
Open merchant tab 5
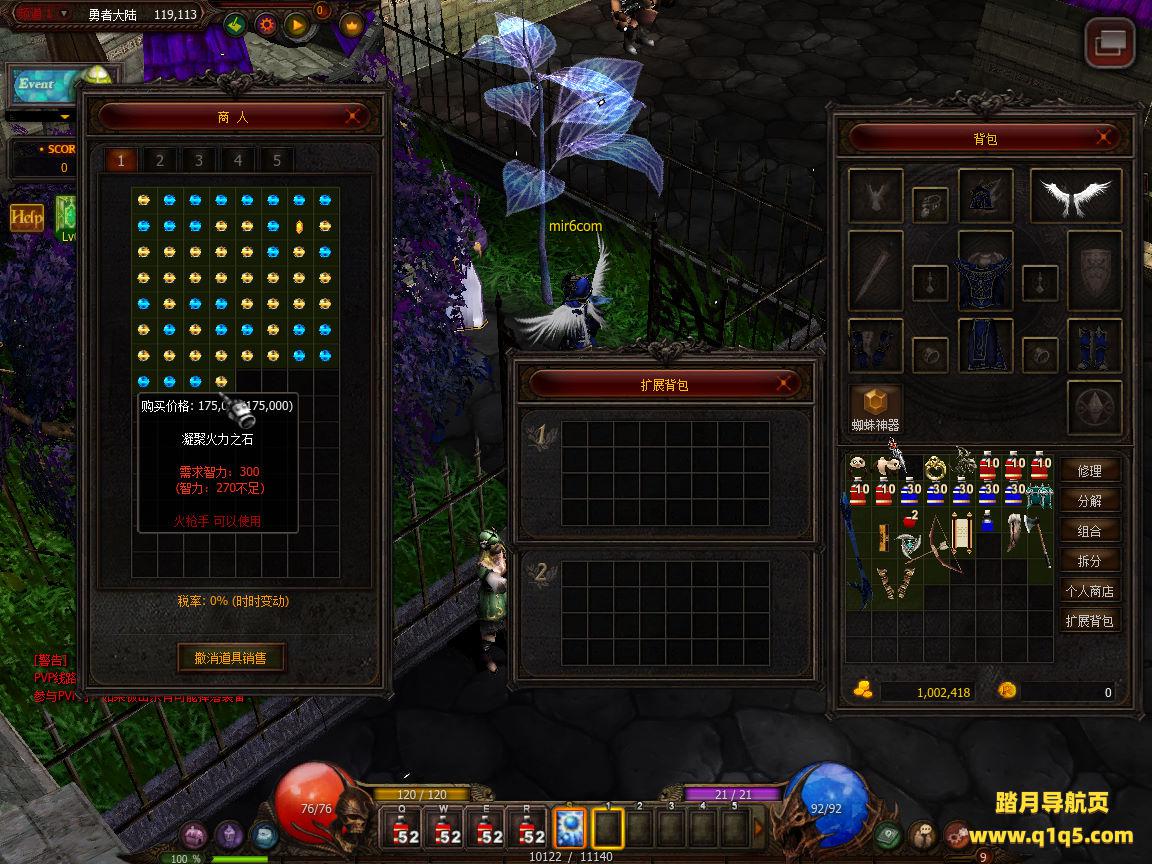[276, 160]
